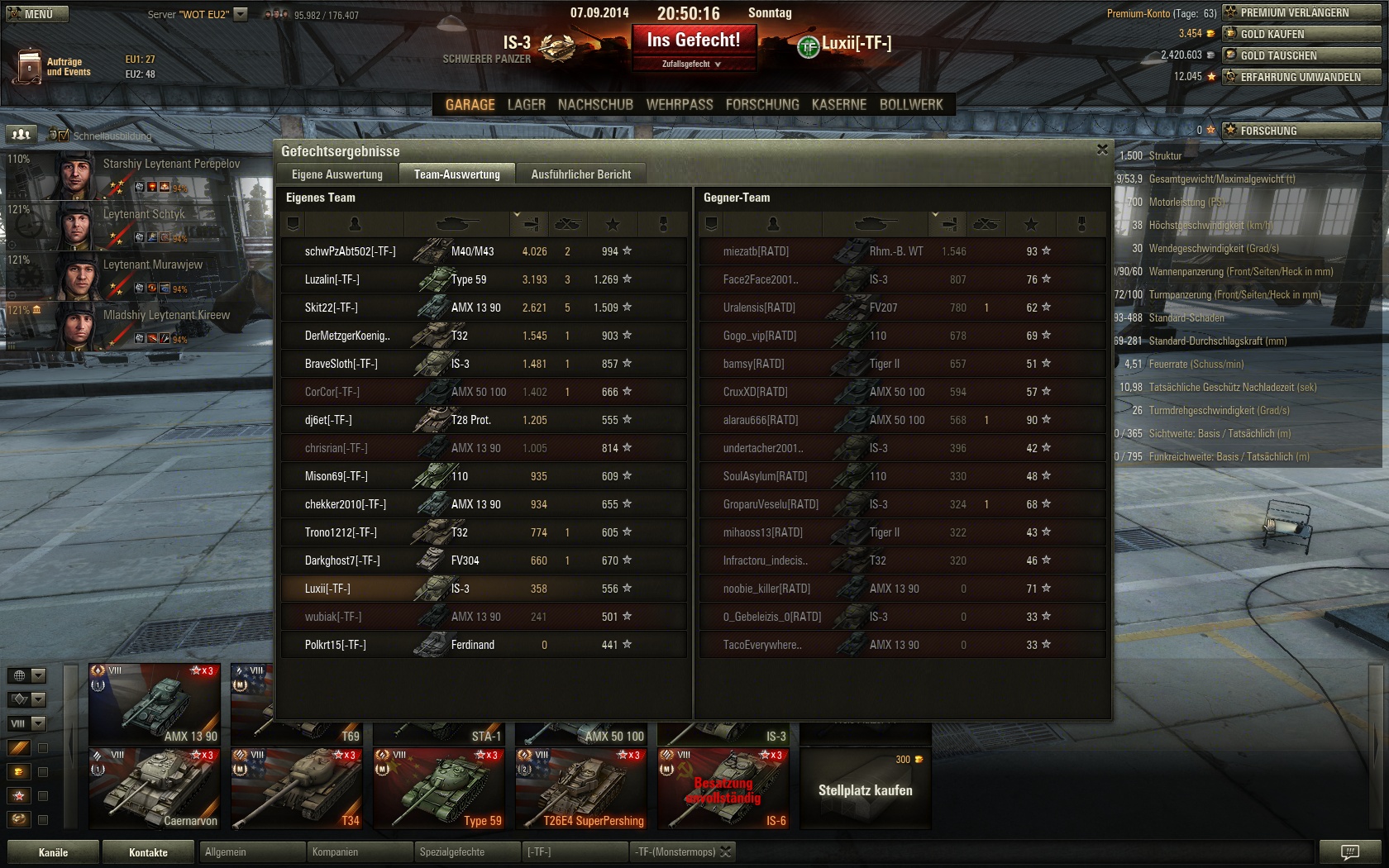Click PREMIUM VERLÄNGERN button
The height and width of the screenshot is (868, 1389).
[x=1301, y=12]
